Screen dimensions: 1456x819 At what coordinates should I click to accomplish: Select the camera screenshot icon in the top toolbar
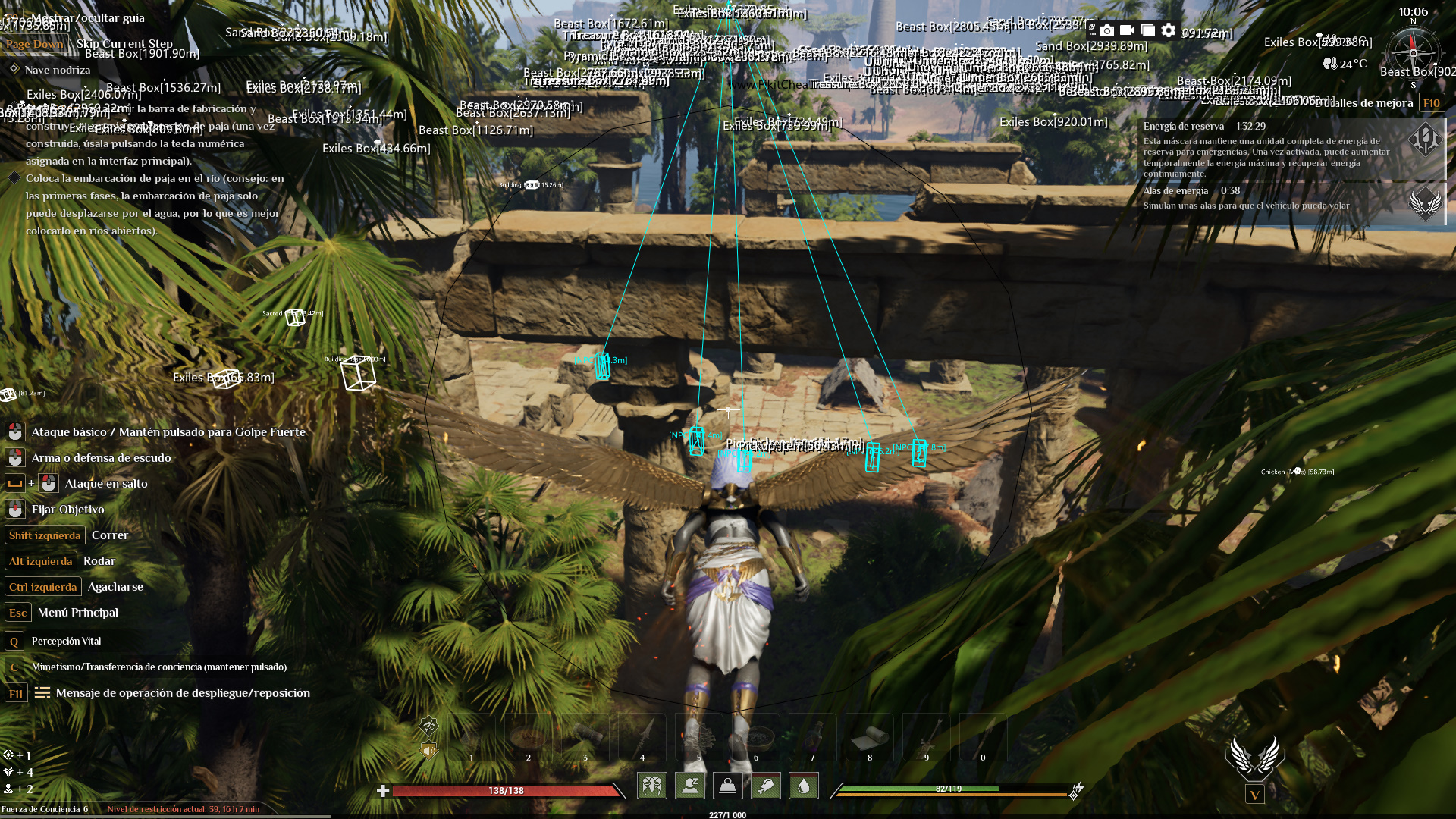click(x=1106, y=31)
